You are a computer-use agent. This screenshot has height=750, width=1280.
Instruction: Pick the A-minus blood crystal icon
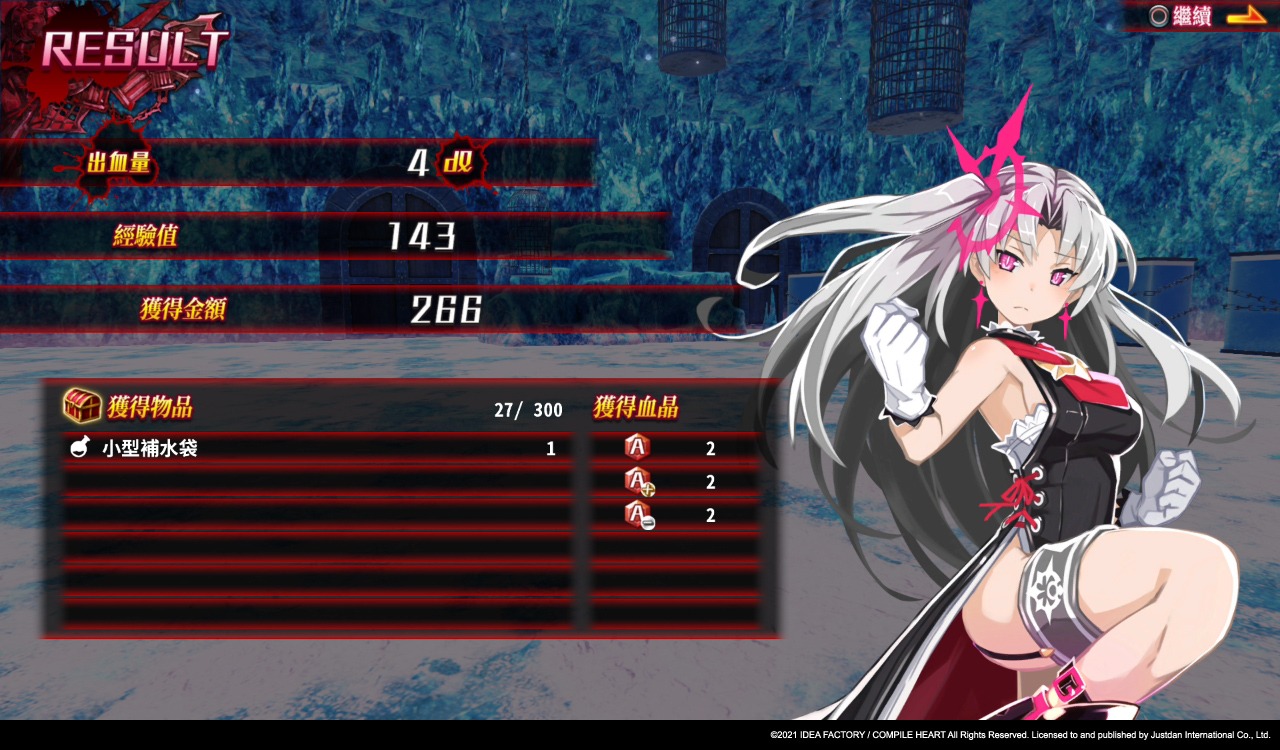click(x=638, y=515)
